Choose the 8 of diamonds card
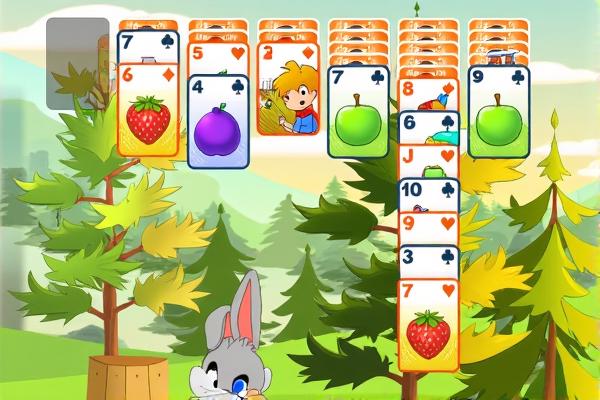The image size is (600, 400). click(428, 93)
